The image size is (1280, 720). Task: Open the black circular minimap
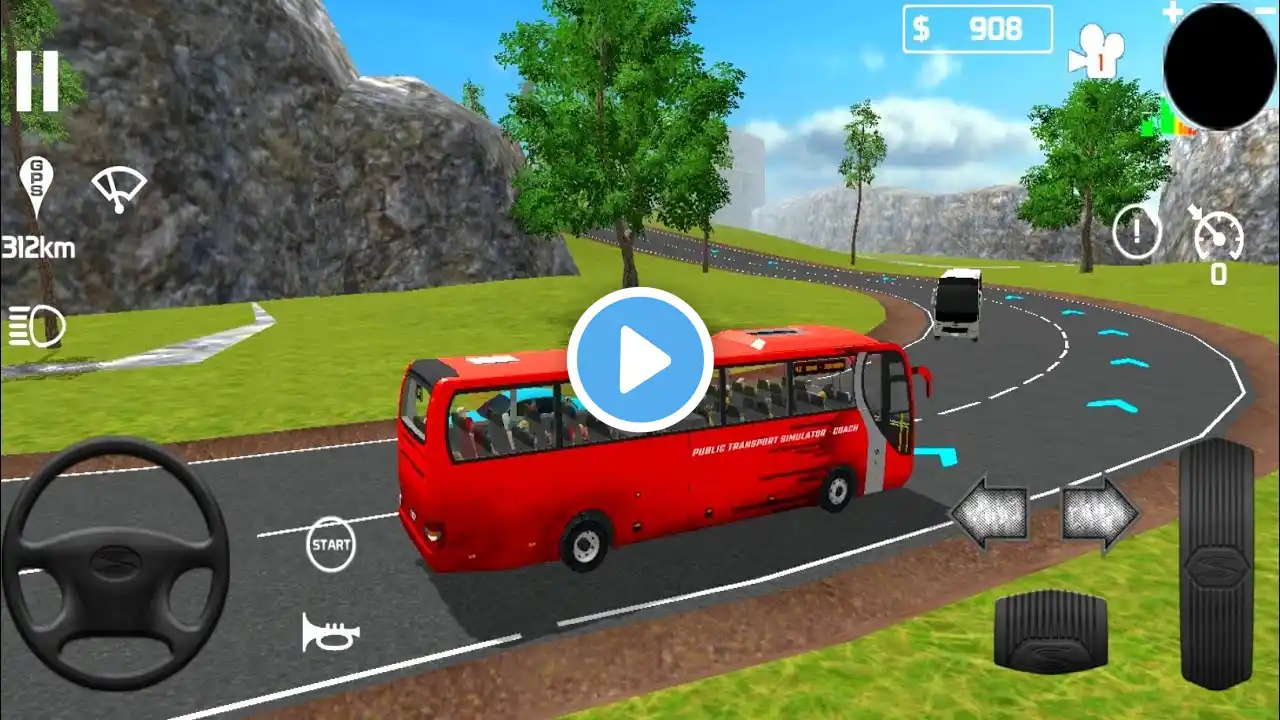(x=1220, y=66)
